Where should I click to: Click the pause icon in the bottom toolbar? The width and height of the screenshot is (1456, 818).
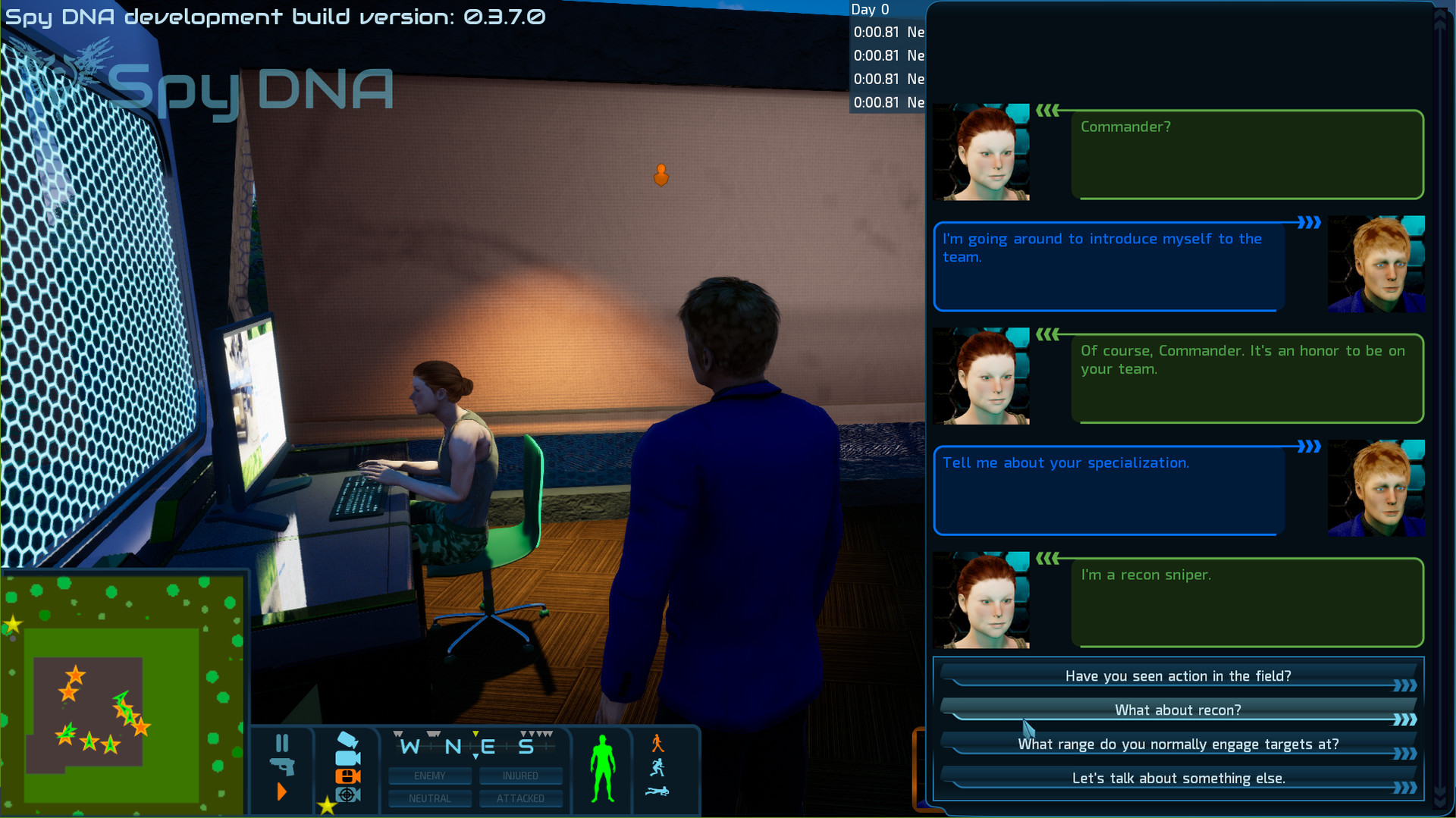pyautogui.click(x=283, y=743)
